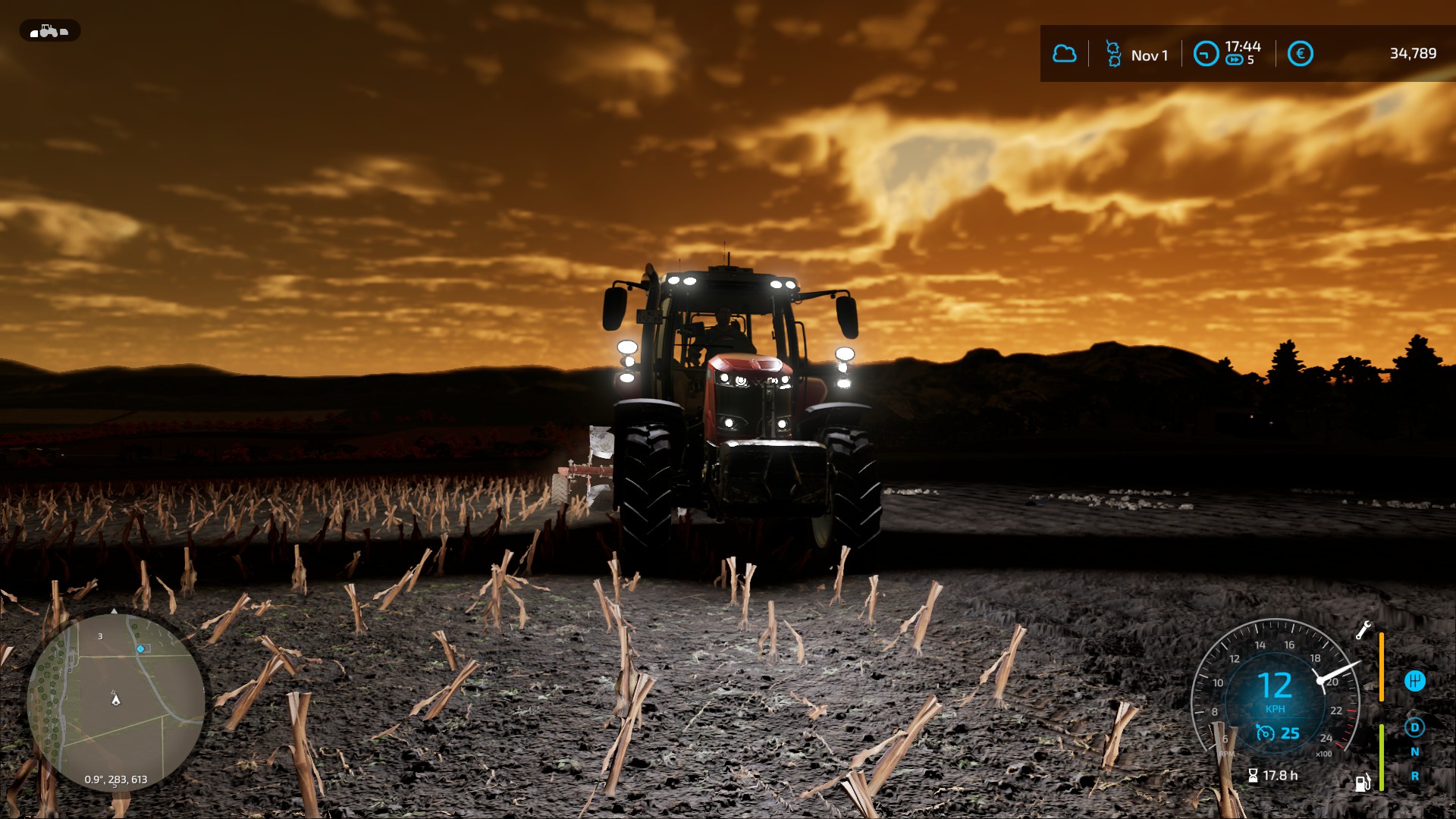The image size is (1456, 819).
Task: Open the weather cloud icon
Action: coord(1064,54)
